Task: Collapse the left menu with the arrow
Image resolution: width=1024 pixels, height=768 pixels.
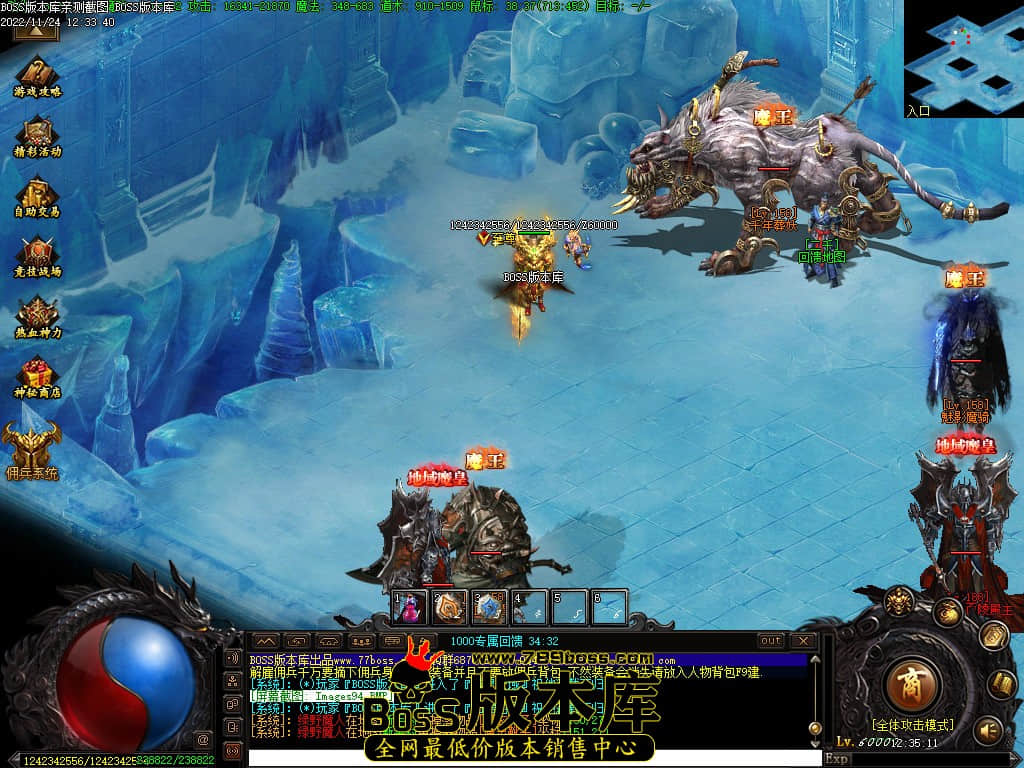Action: pos(35,30)
